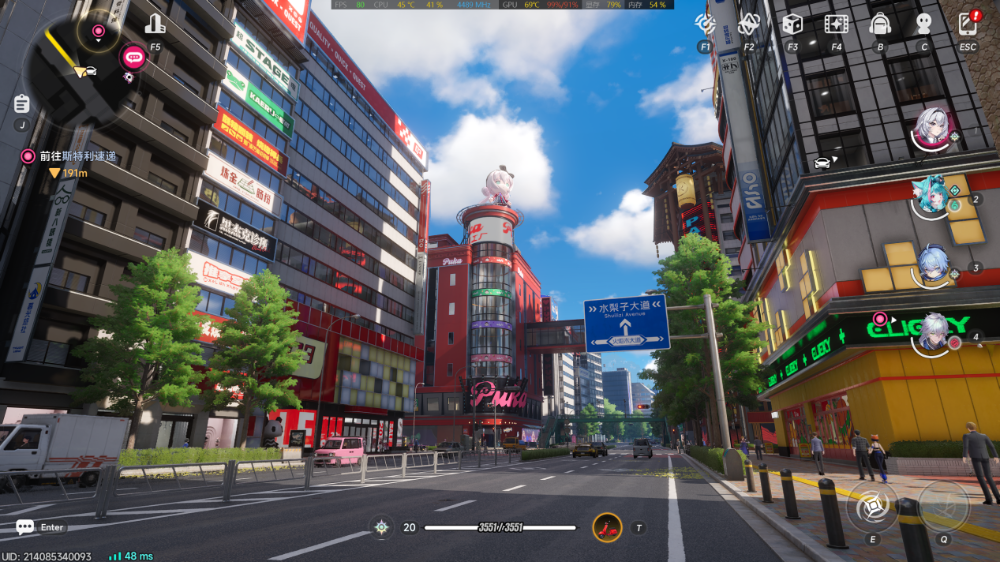1000x562 pixels.
Task: Open the dice cube icon
Action: tap(792, 23)
